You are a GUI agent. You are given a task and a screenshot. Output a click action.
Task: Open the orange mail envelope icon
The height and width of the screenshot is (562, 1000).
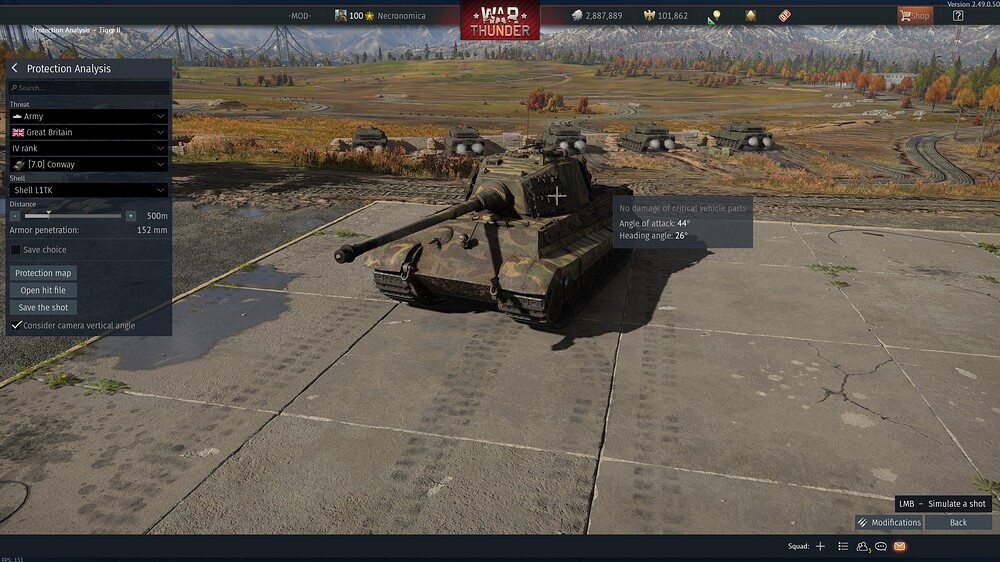(x=899, y=546)
